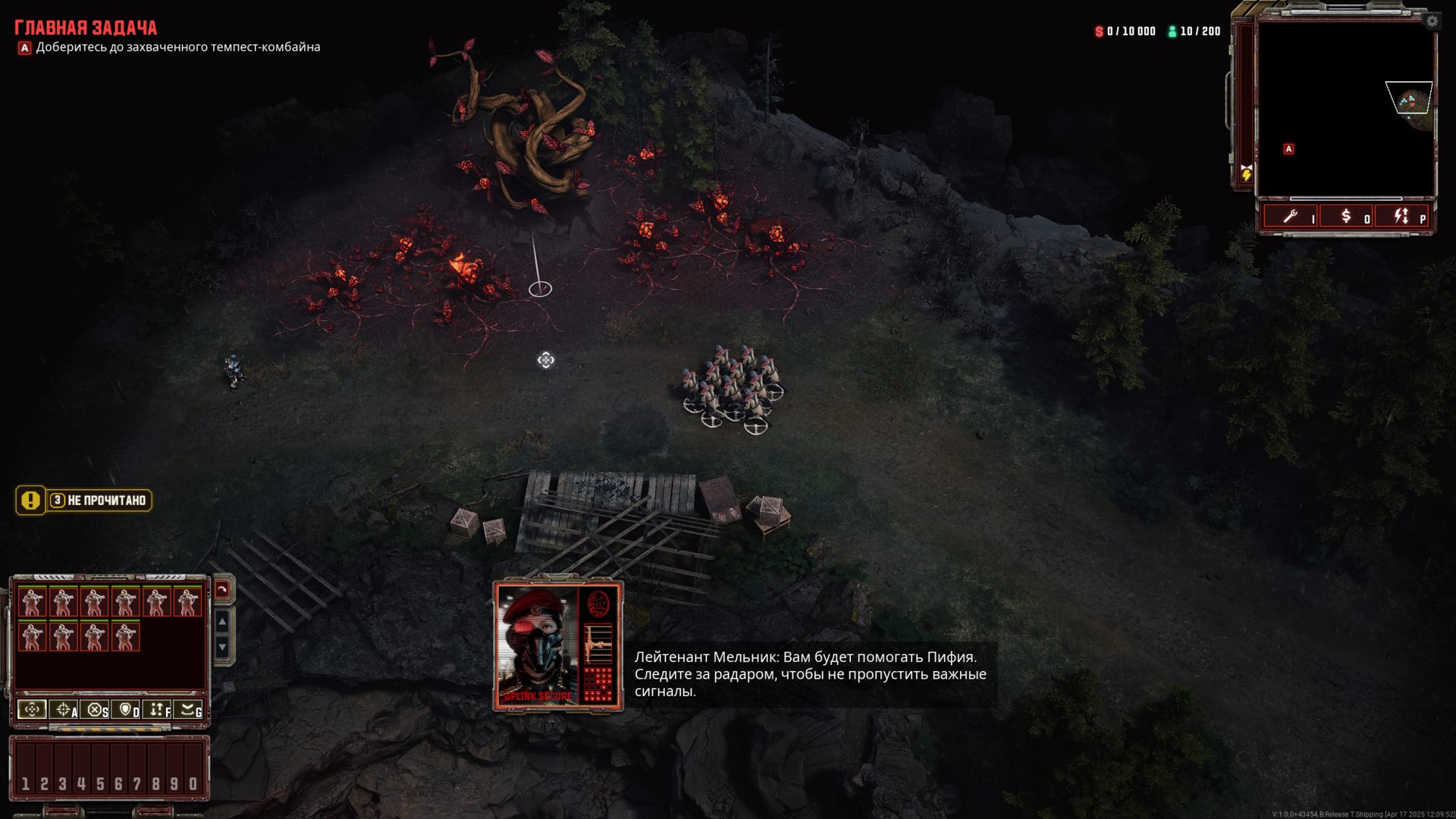Click the up-down arrows command
Viewport: 1456px width, 819px height.
click(158, 710)
